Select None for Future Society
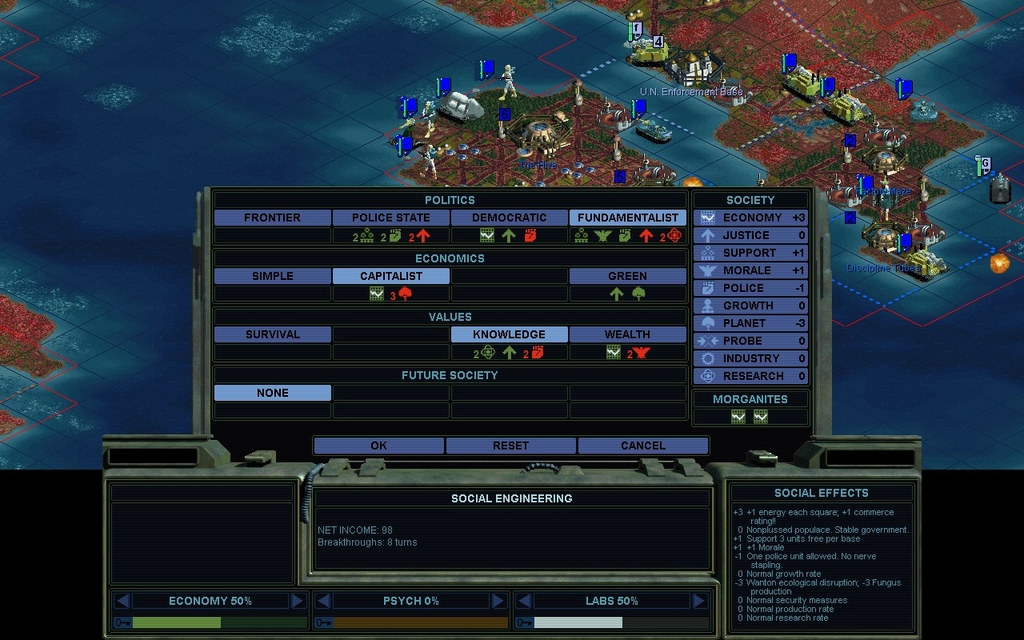The image size is (1024, 640). (272, 393)
